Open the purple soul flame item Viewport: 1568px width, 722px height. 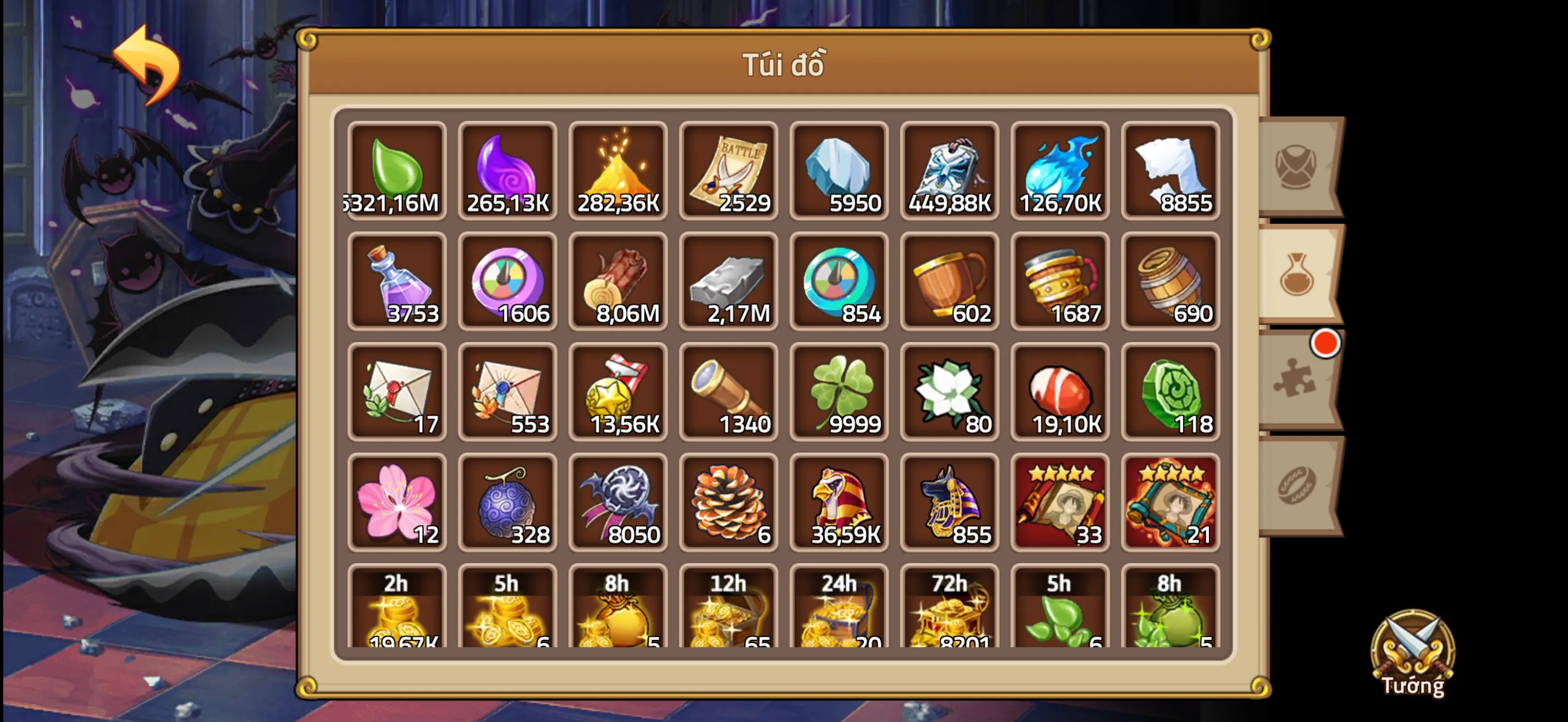pyautogui.click(x=507, y=171)
